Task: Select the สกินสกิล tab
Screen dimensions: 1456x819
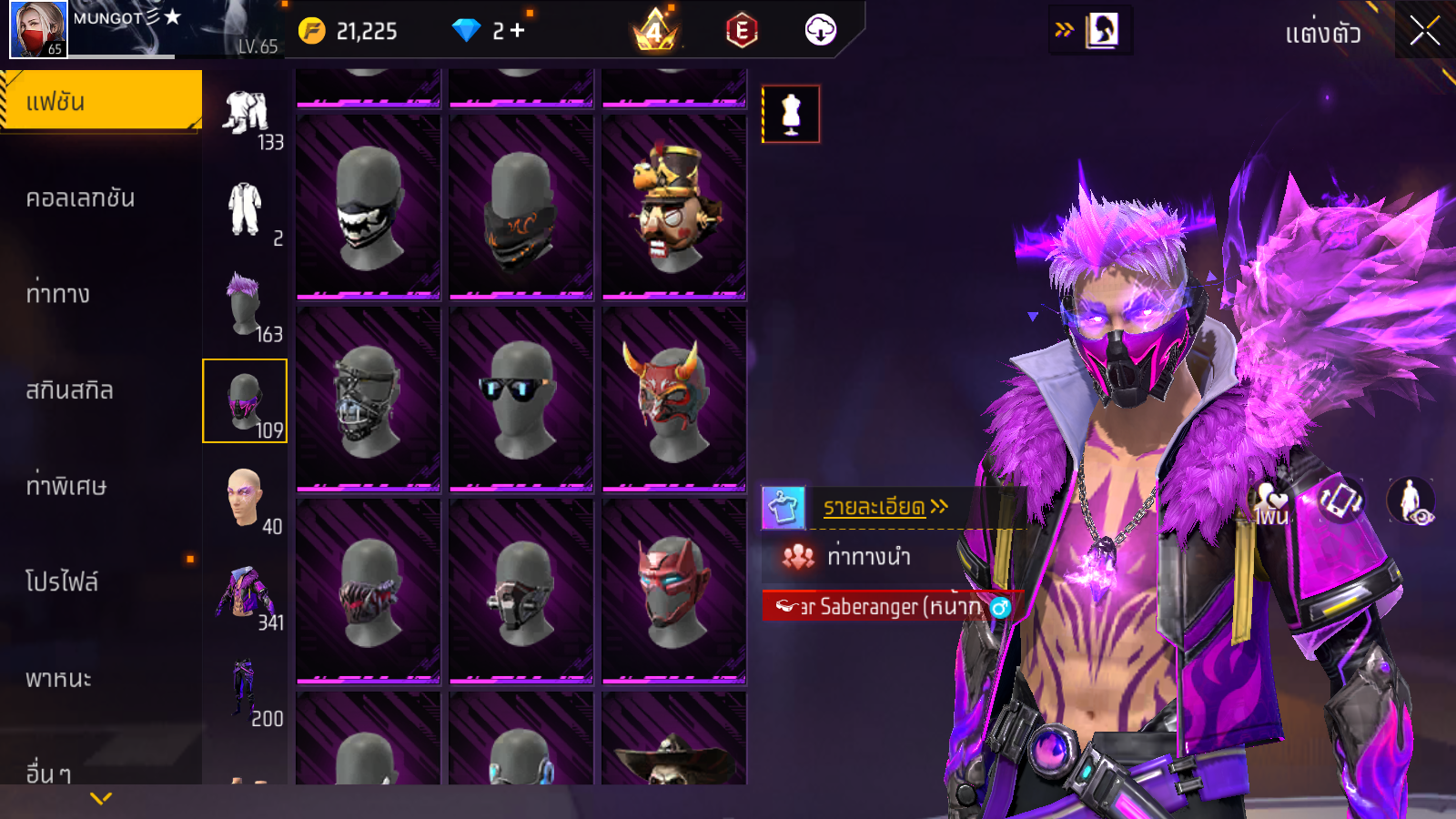Action: [x=70, y=390]
